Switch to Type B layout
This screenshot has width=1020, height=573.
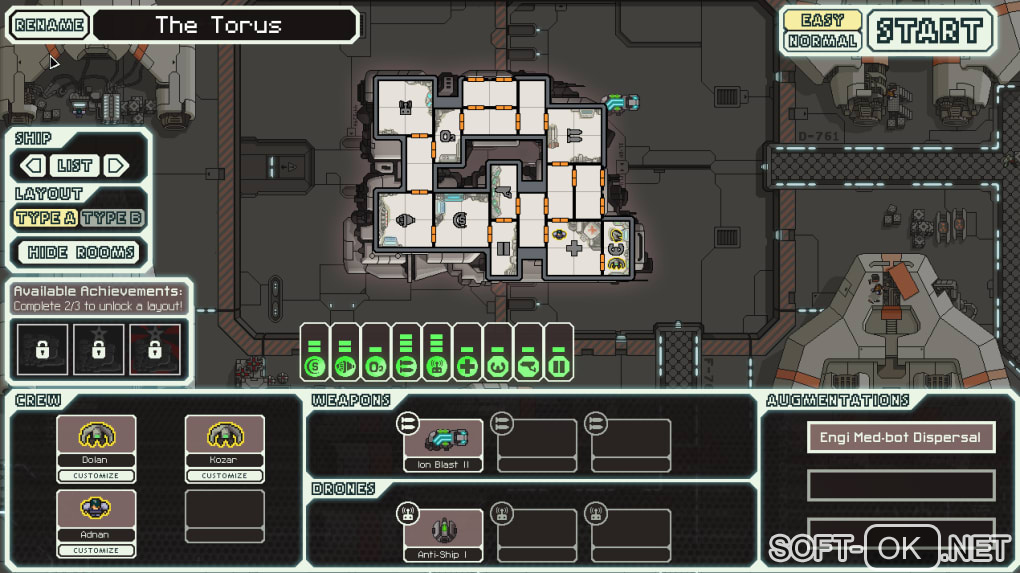112,218
